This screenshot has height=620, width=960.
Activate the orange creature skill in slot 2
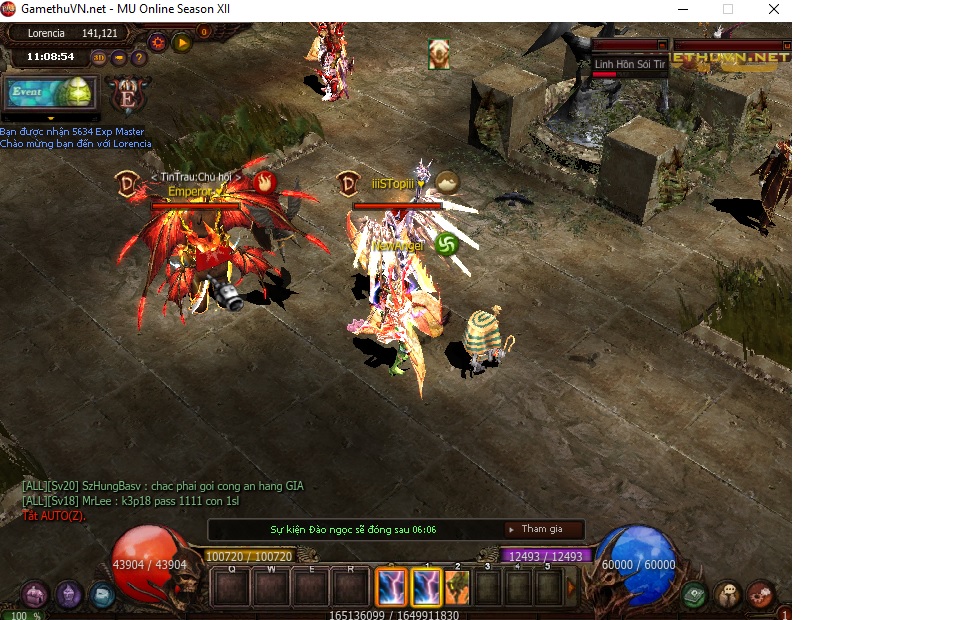click(458, 587)
